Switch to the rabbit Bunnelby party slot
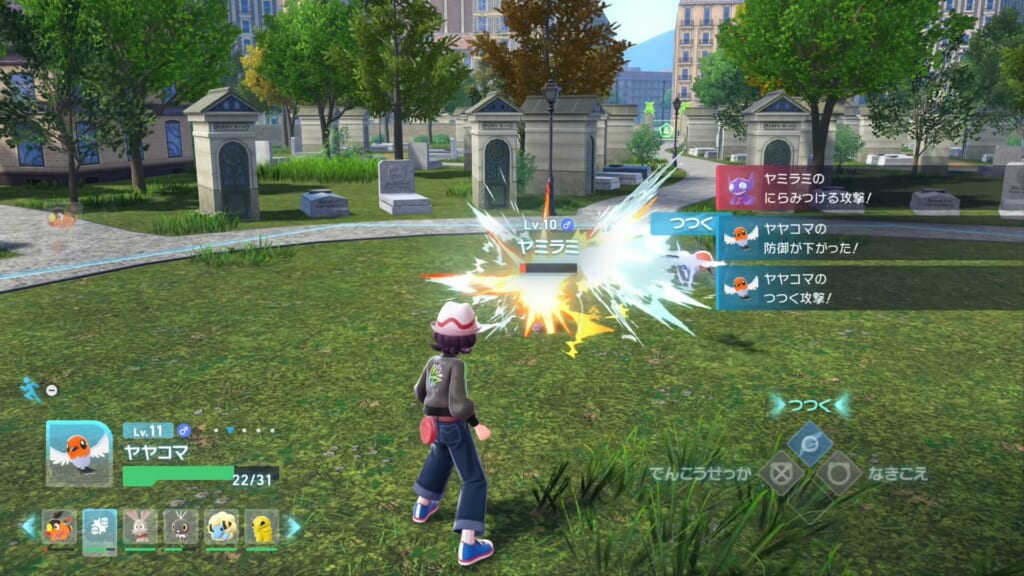This screenshot has width=1024, height=576. [x=140, y=527]
